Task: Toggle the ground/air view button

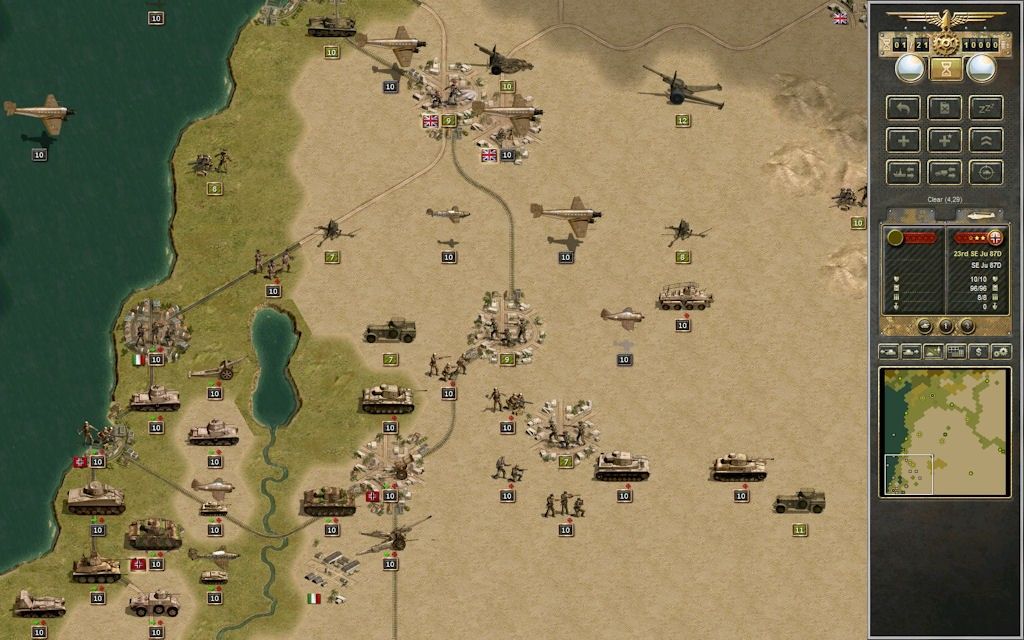Action: [x=934, y=352]
